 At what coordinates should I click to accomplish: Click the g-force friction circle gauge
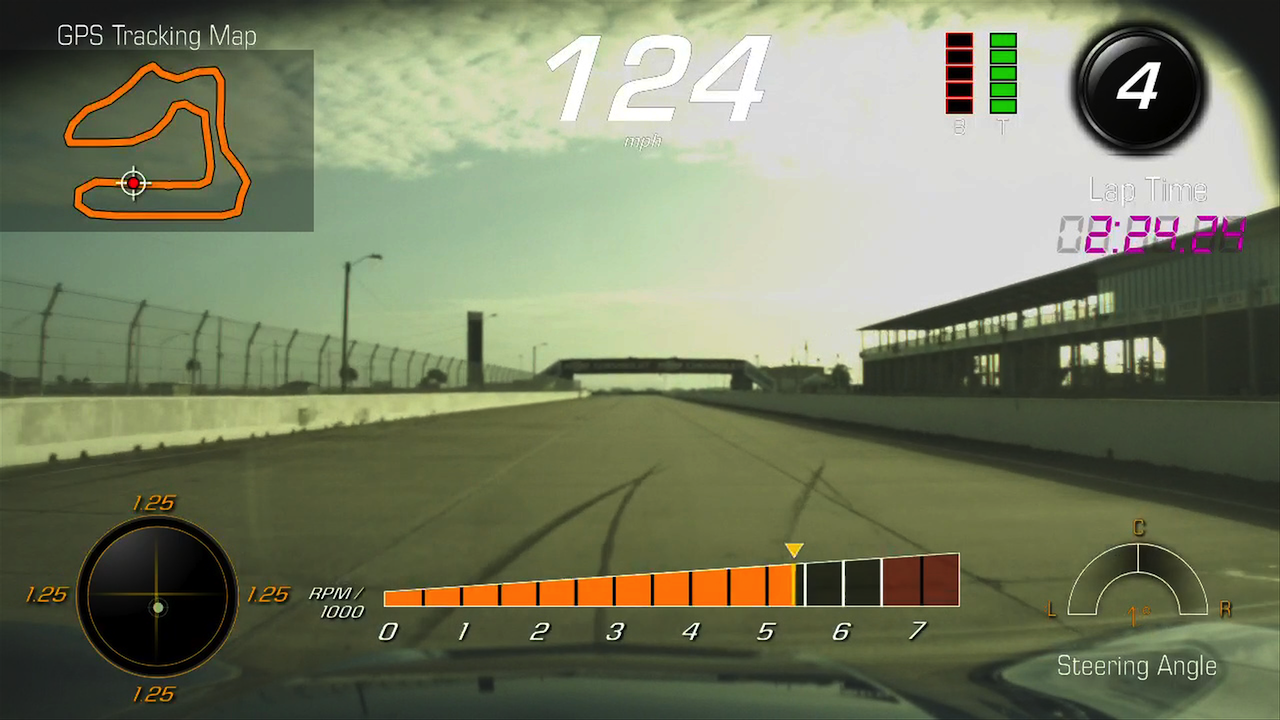tap(157, 596)
